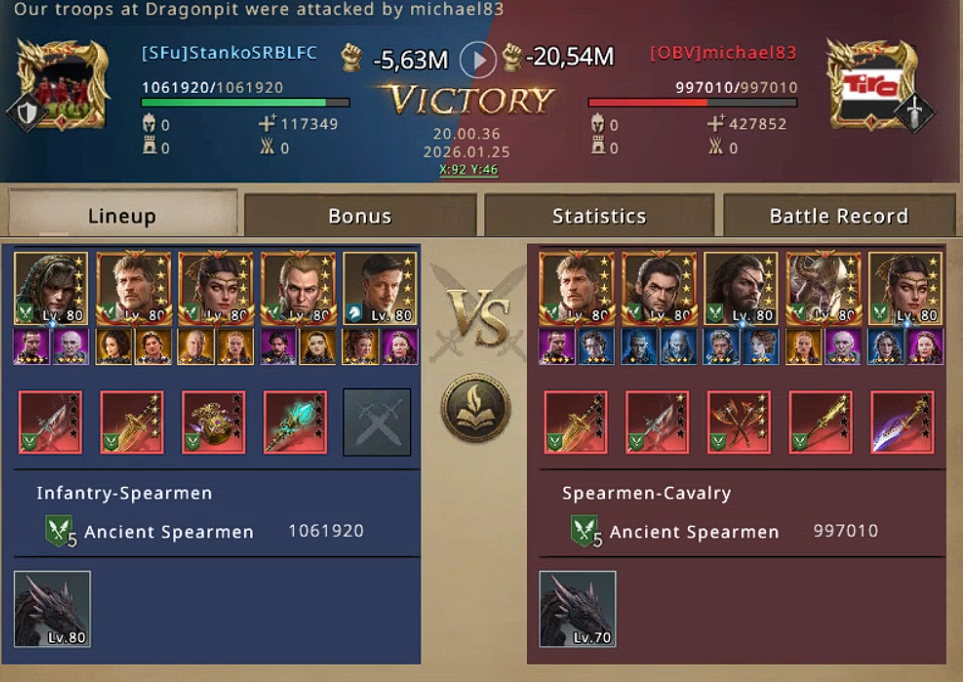Screen dimensions: 963x682
Task: Switch to the Bonus tab
Action: 360,216
